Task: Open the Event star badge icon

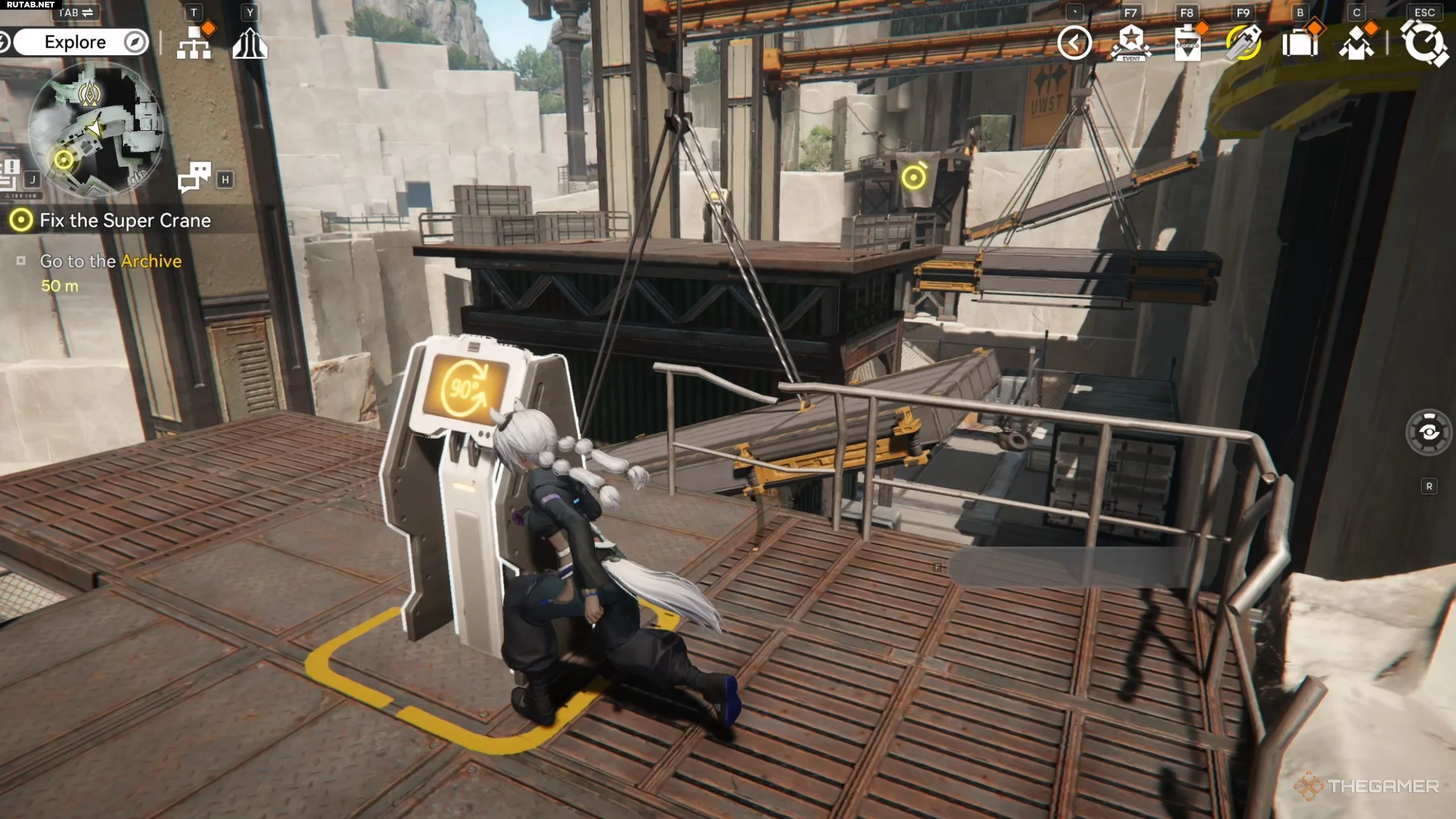Action: click(1131, 43)
